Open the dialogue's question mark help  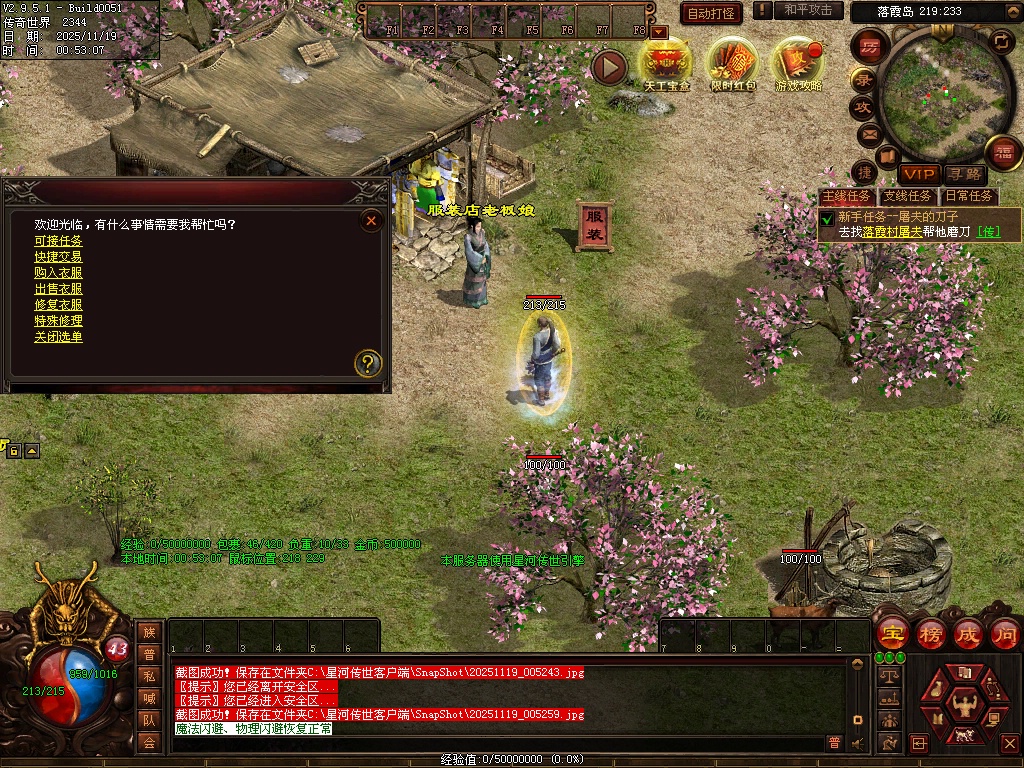[368, 362]
